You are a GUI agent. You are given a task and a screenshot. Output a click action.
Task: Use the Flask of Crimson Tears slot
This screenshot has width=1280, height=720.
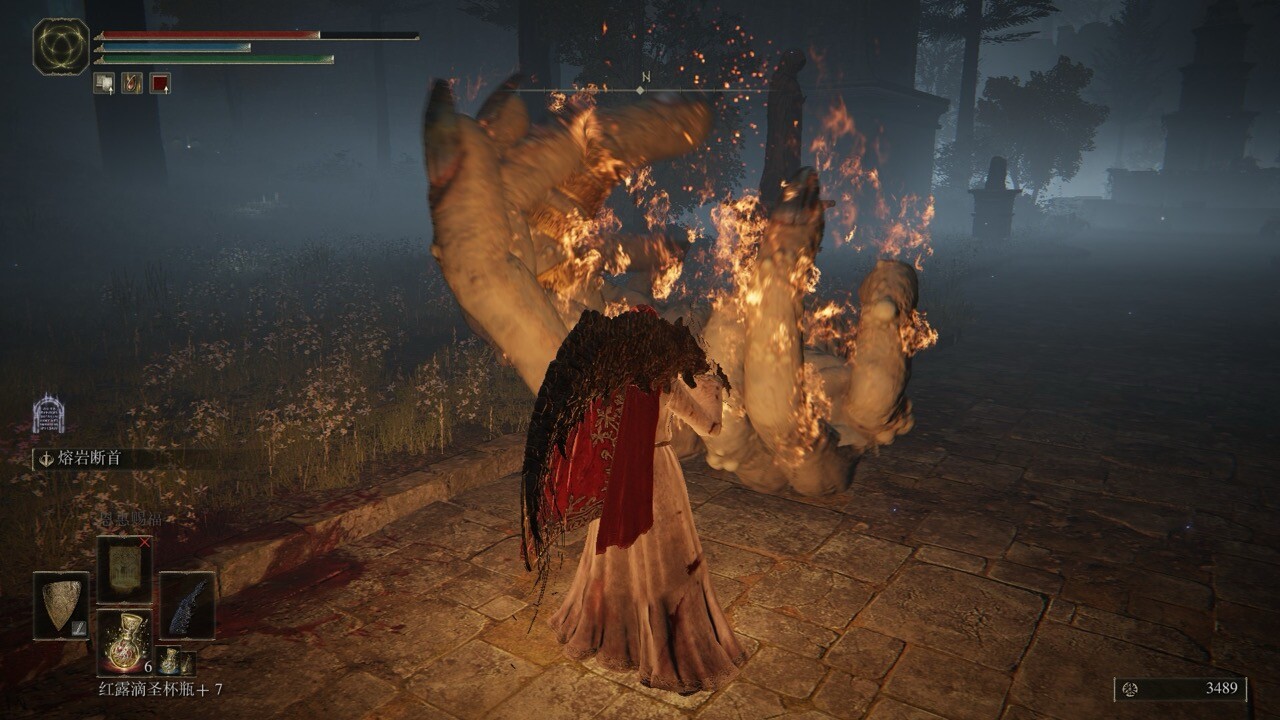pyautogui.click(x=124, y=641)
